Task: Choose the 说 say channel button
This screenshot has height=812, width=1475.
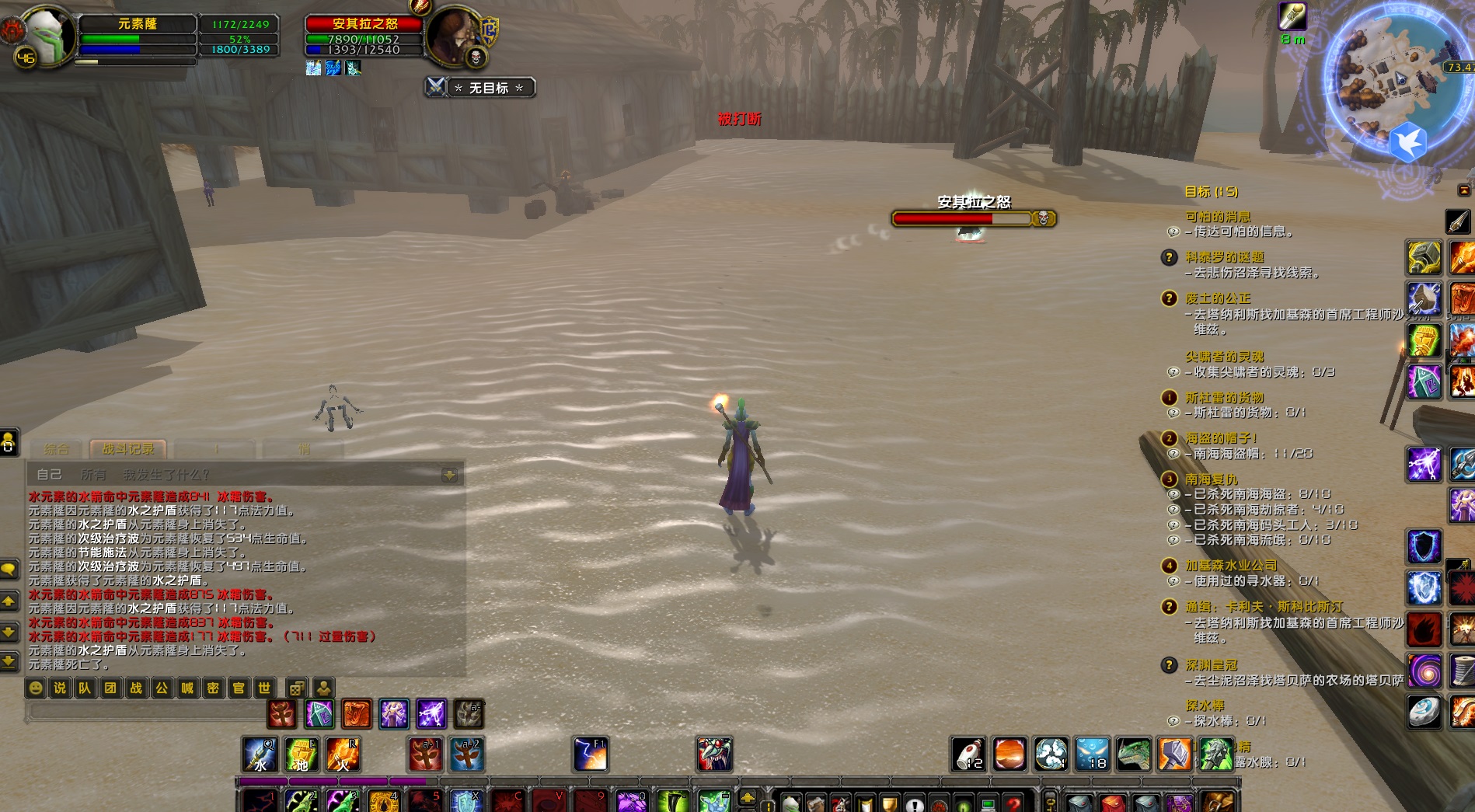Action: (x=60, y=688)
